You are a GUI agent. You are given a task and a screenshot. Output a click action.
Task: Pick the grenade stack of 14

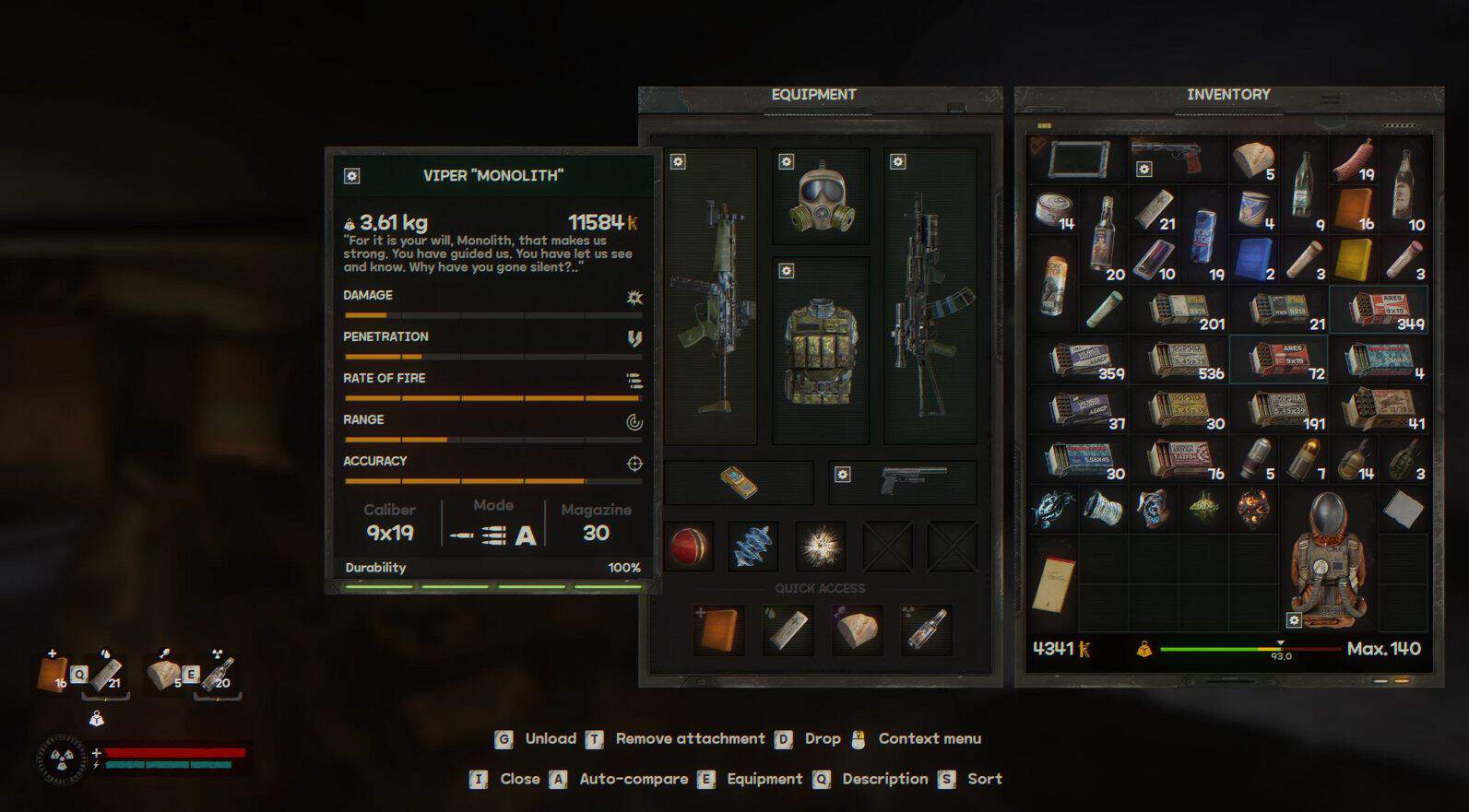tap(1353, 459)
